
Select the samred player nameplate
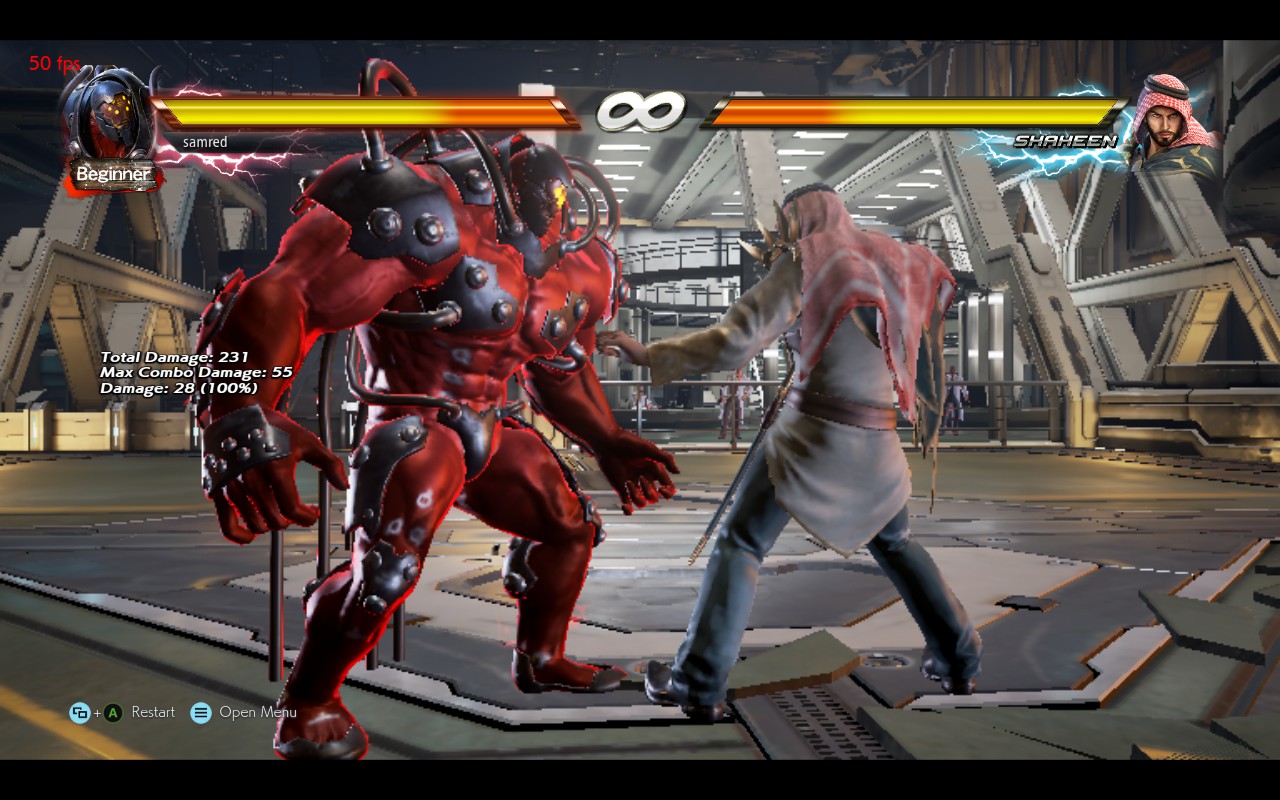205,142
